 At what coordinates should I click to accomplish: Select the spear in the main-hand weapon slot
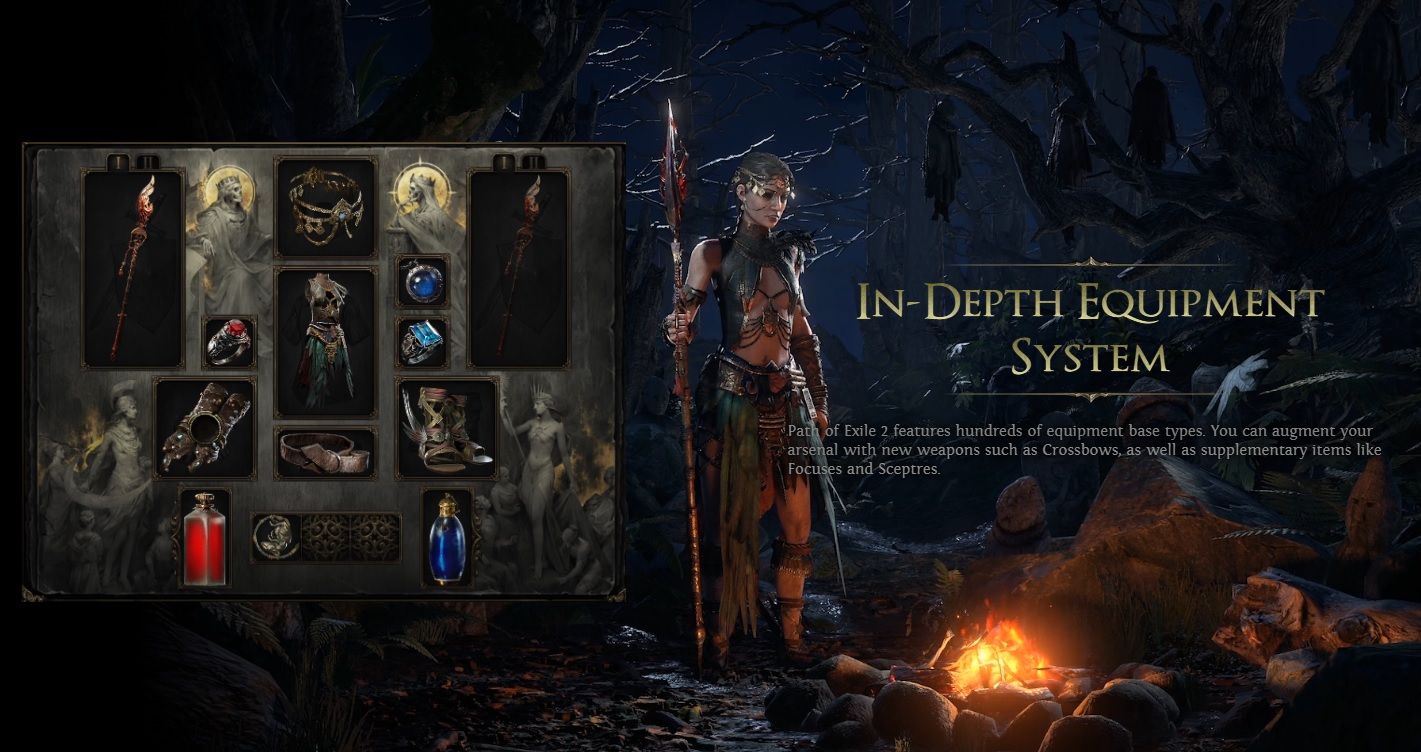coord(133,268)
